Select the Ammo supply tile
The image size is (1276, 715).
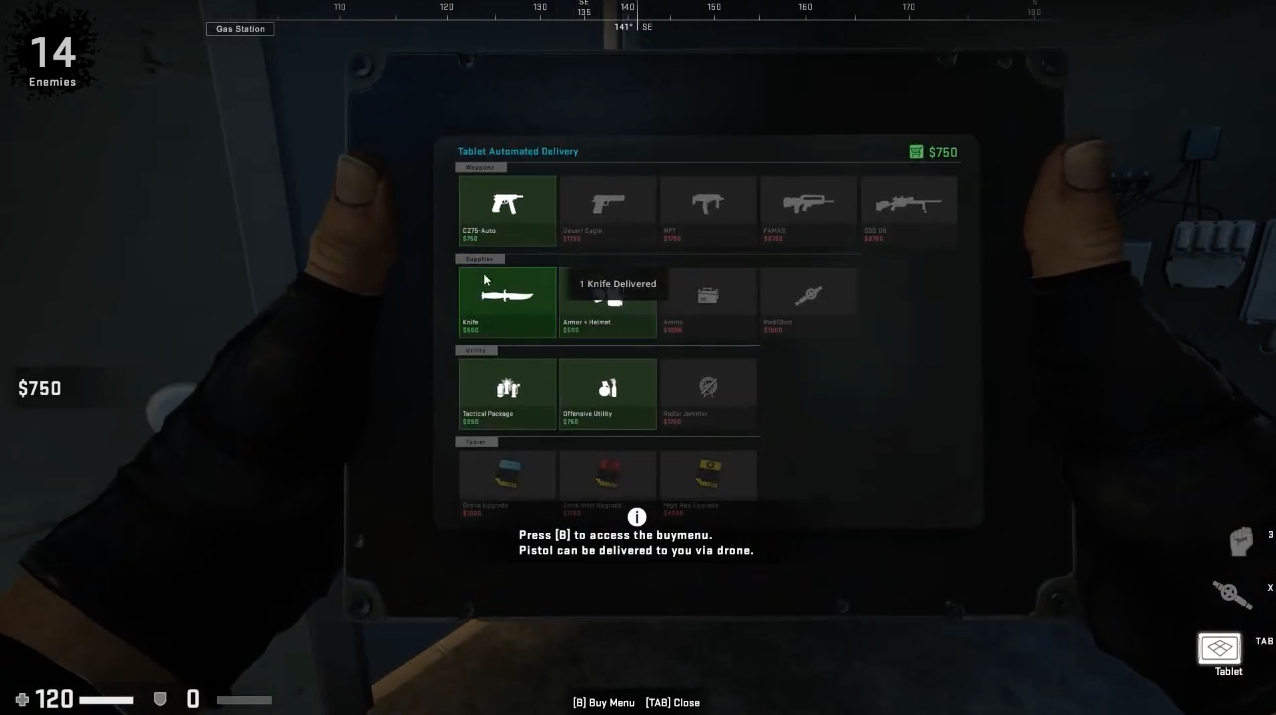point(708,301)
